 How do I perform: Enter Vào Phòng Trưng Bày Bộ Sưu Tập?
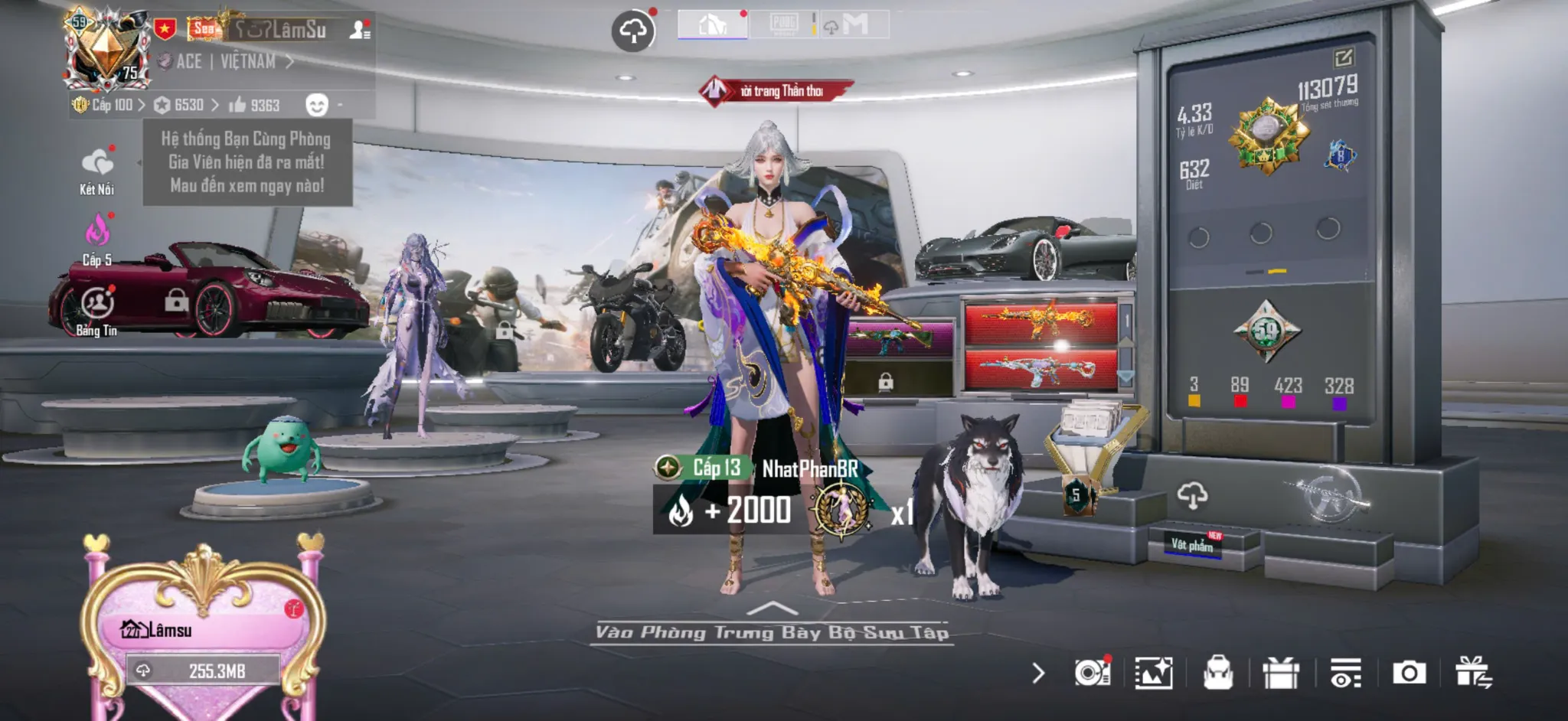[772, 631]
